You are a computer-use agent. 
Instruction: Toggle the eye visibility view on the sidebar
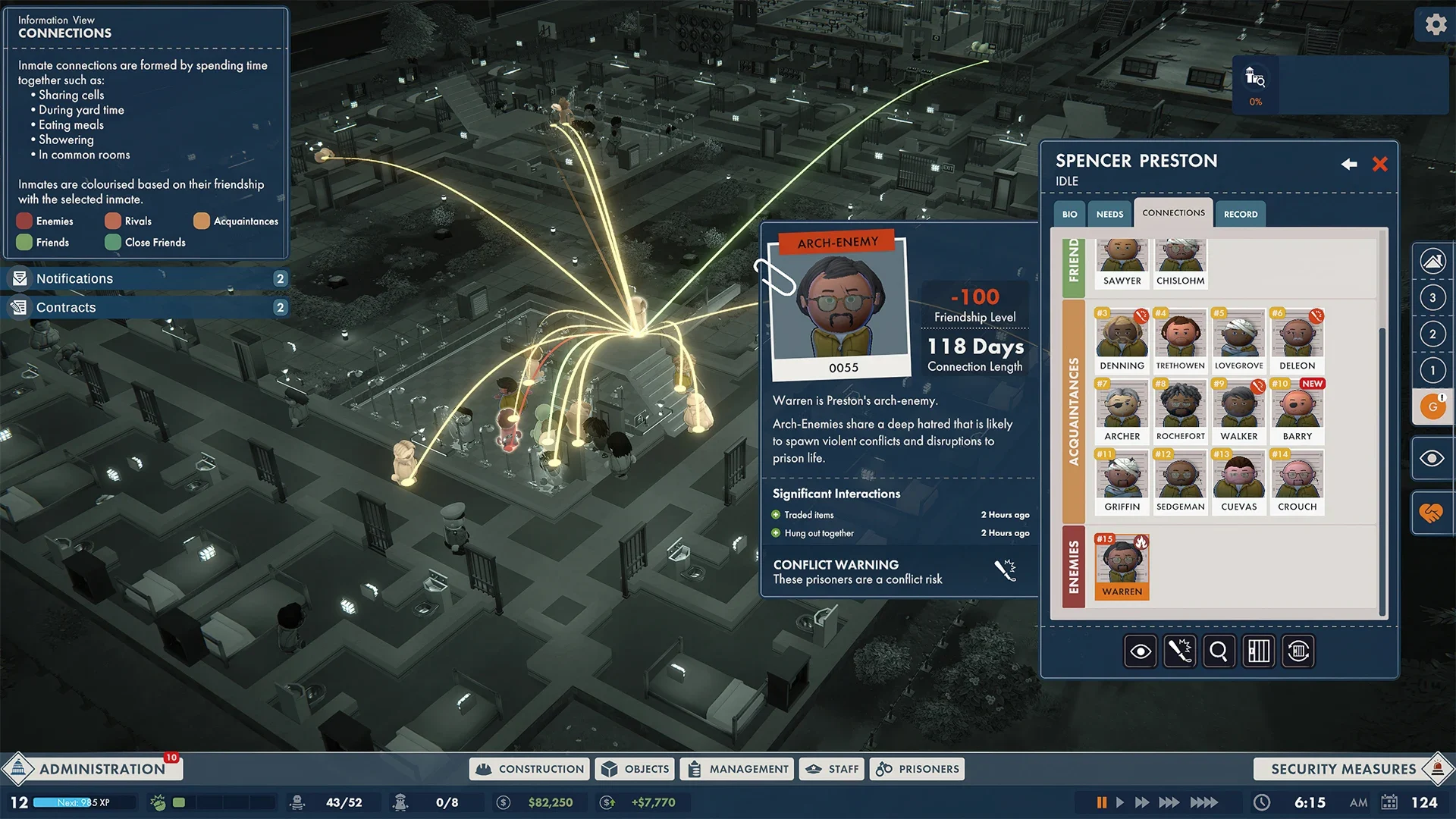tap(1432, 458)
